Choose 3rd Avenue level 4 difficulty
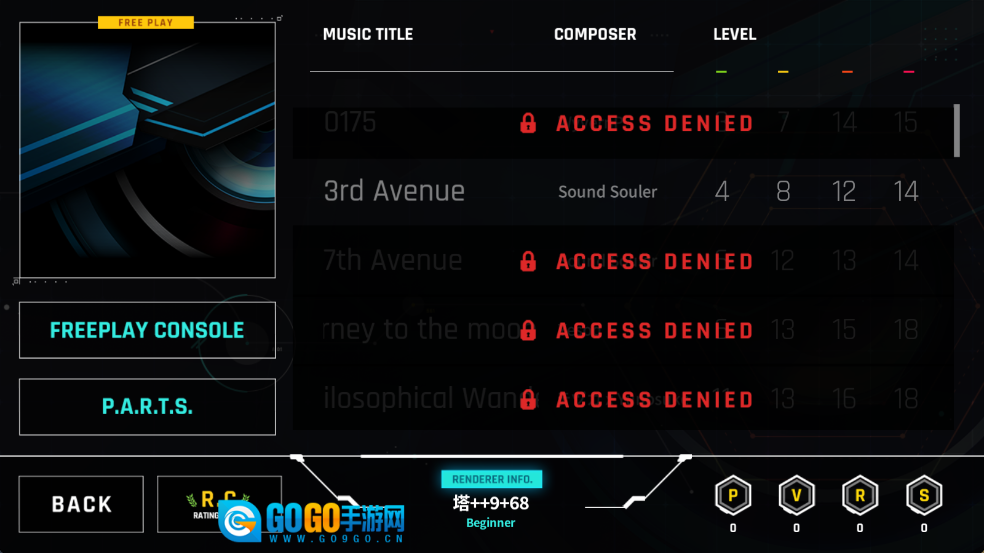Screen dimensions: 984x553 click(722, 191)
